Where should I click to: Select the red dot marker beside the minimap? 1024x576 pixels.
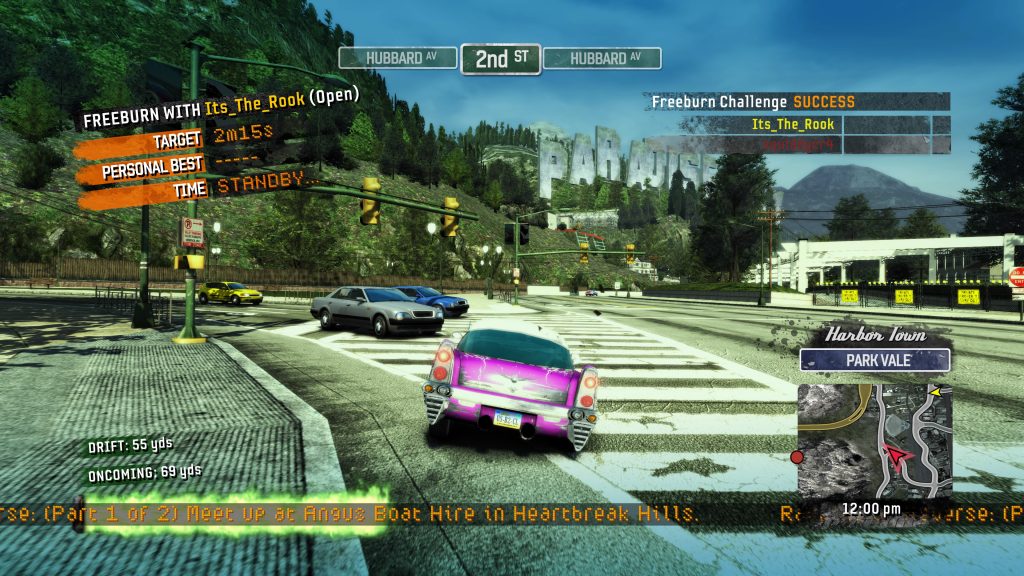797,457
